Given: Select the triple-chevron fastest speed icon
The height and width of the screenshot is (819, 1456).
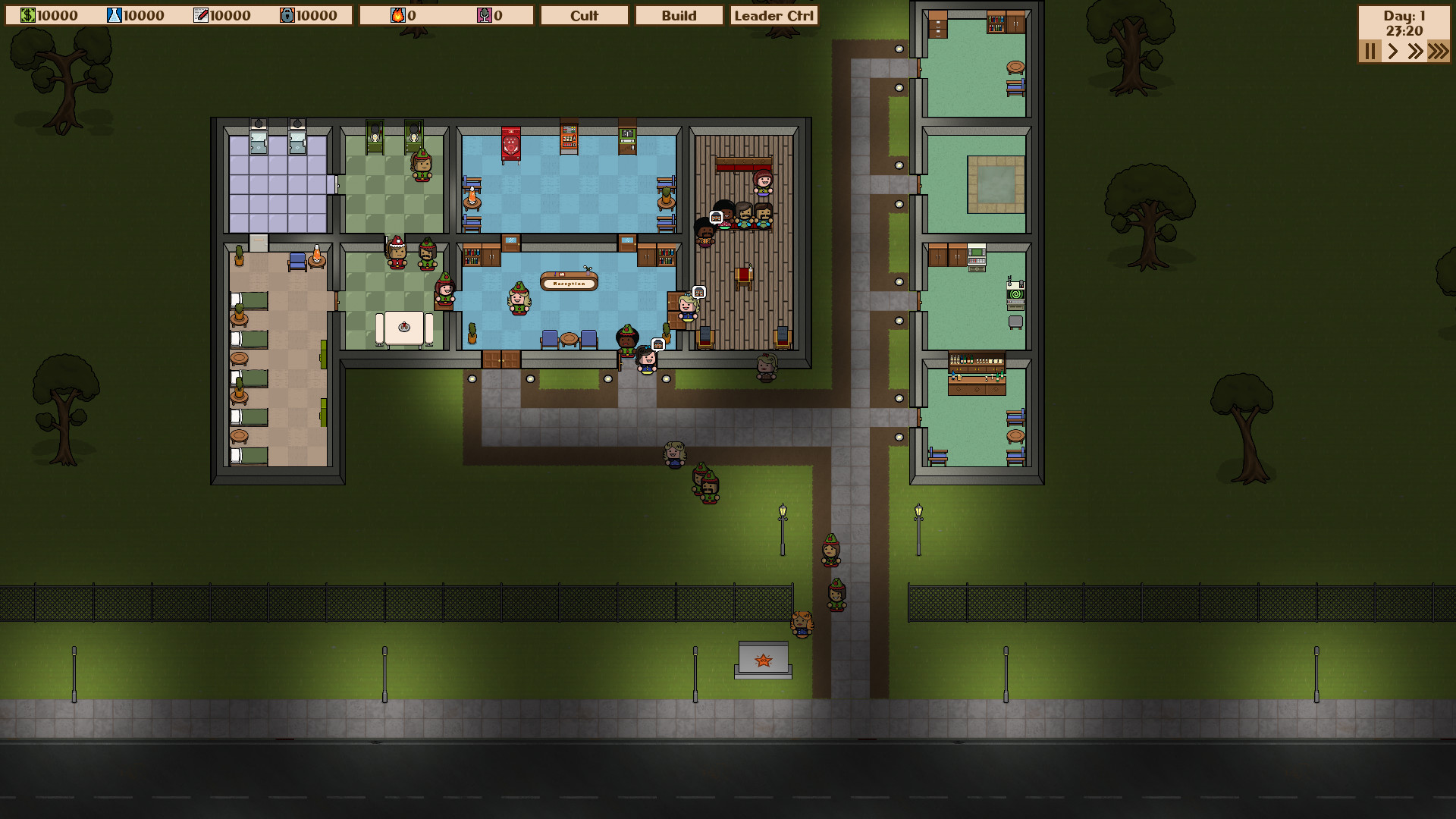Looking at the screenshot, I should coord(1438,52).
